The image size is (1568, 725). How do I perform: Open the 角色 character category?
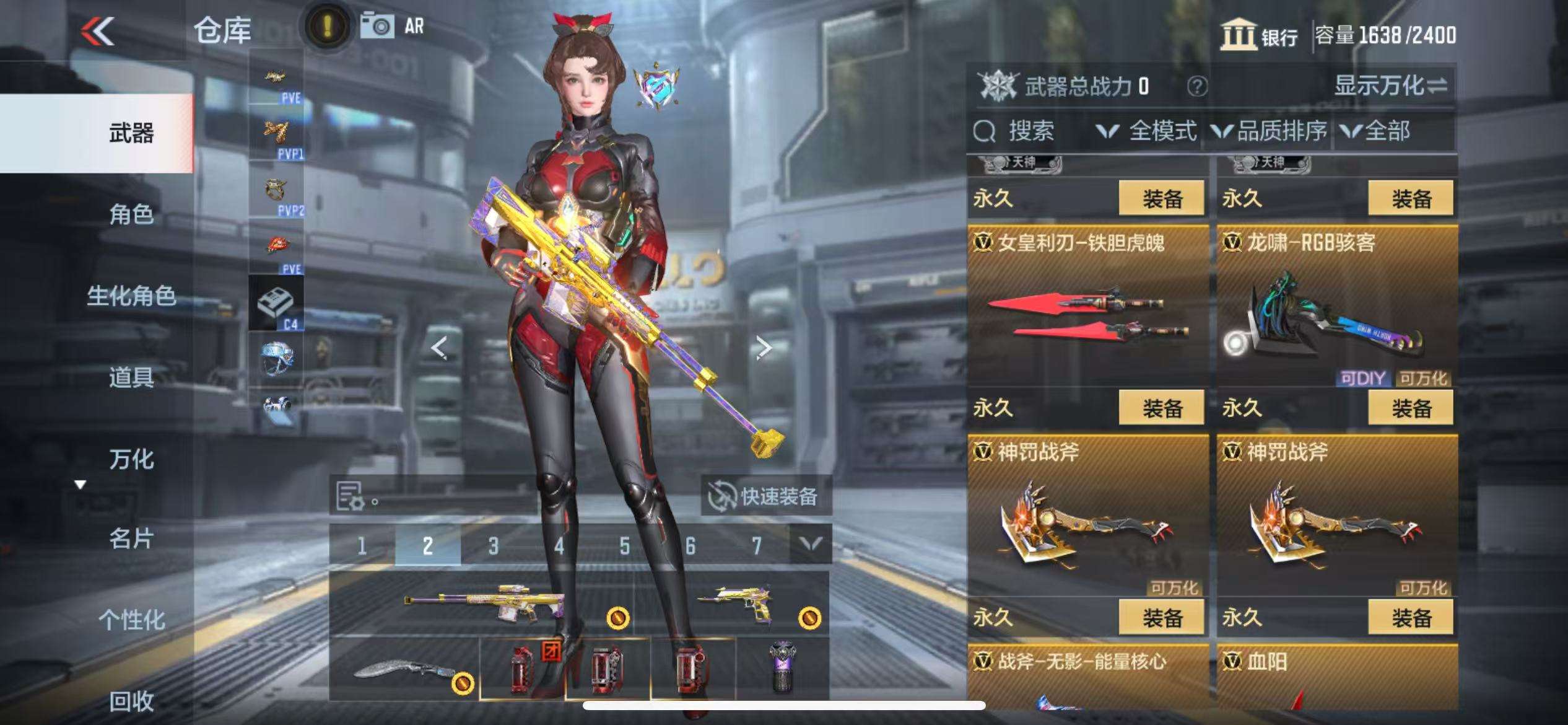pyautogui.click(x=131, y=214)
